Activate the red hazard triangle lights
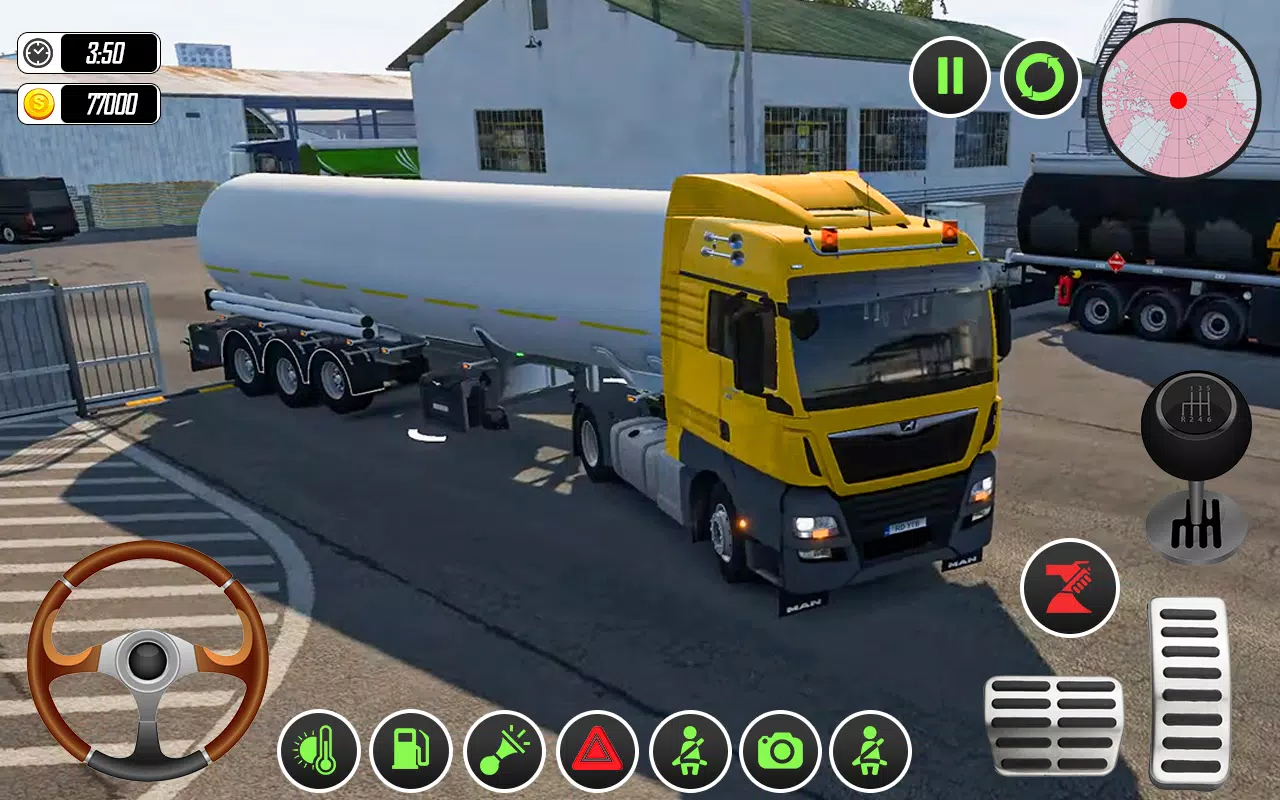Screen dimensions: 1280x800 pyautogui.click(x=597, y=751)
